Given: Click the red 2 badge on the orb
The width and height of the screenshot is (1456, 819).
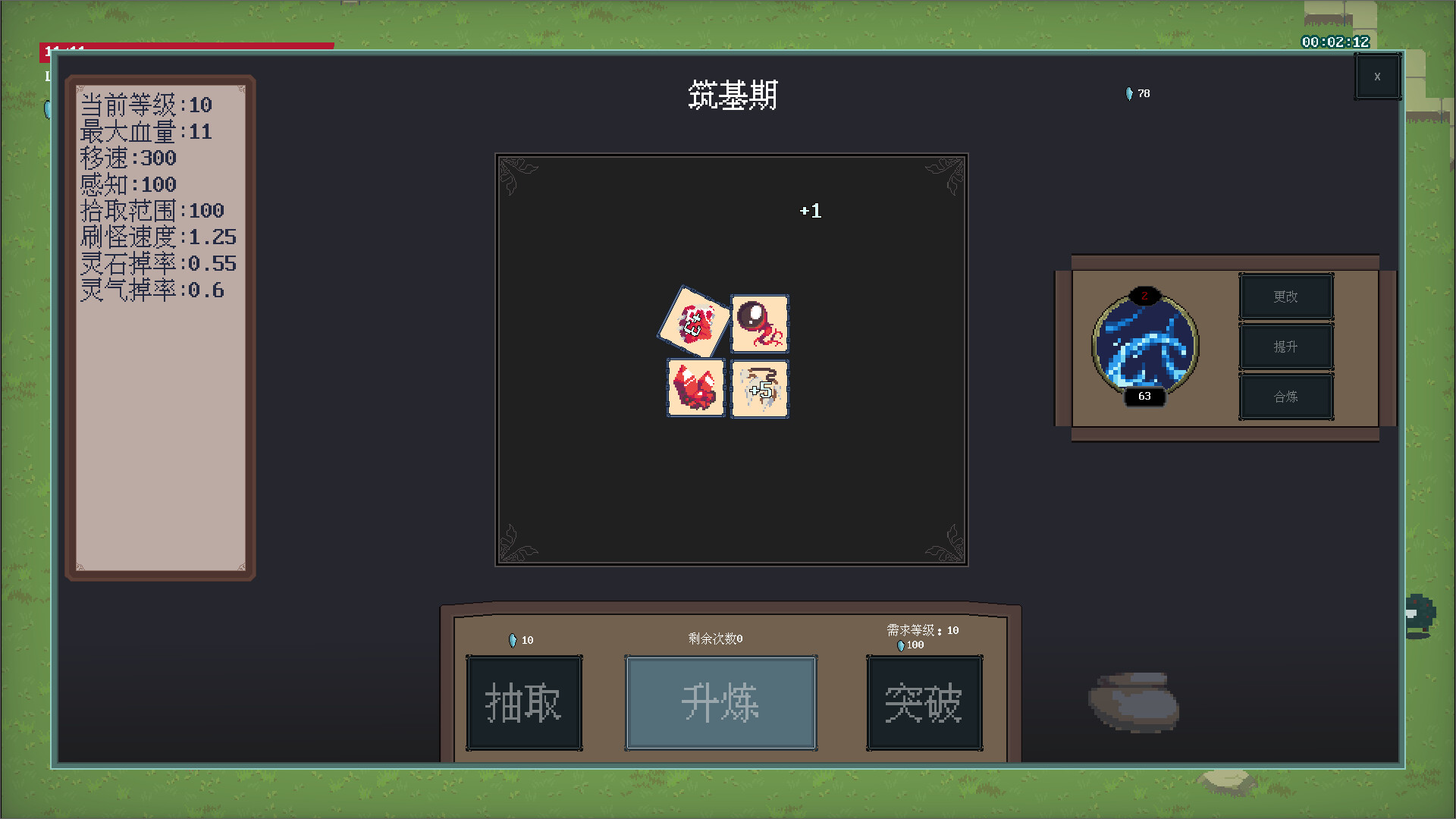Looking at the screenshot, I should pos(1144,297).
